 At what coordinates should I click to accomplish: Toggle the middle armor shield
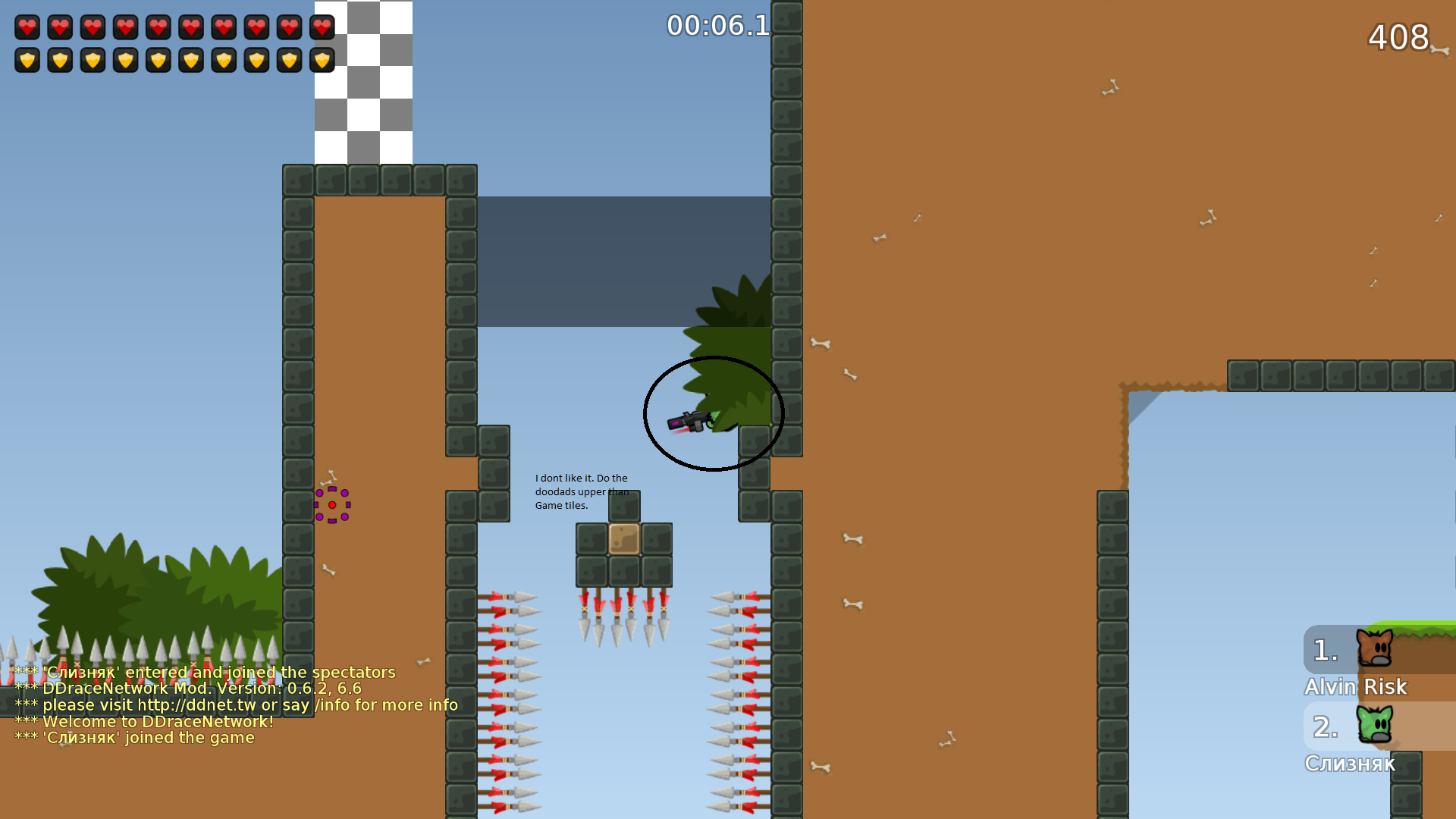point(158,60)
